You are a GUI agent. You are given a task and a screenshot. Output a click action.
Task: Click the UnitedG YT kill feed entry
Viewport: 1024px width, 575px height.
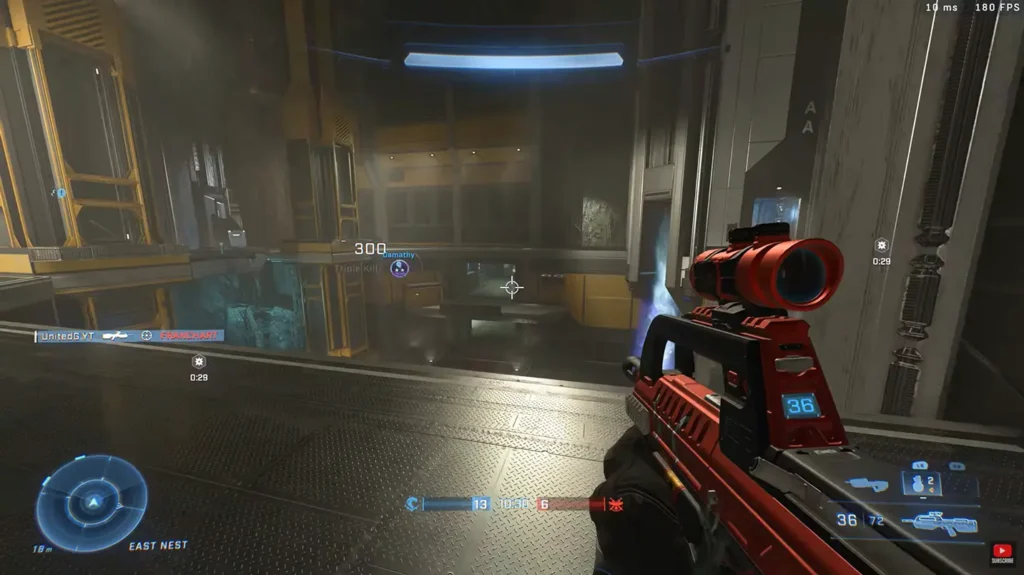129,336
